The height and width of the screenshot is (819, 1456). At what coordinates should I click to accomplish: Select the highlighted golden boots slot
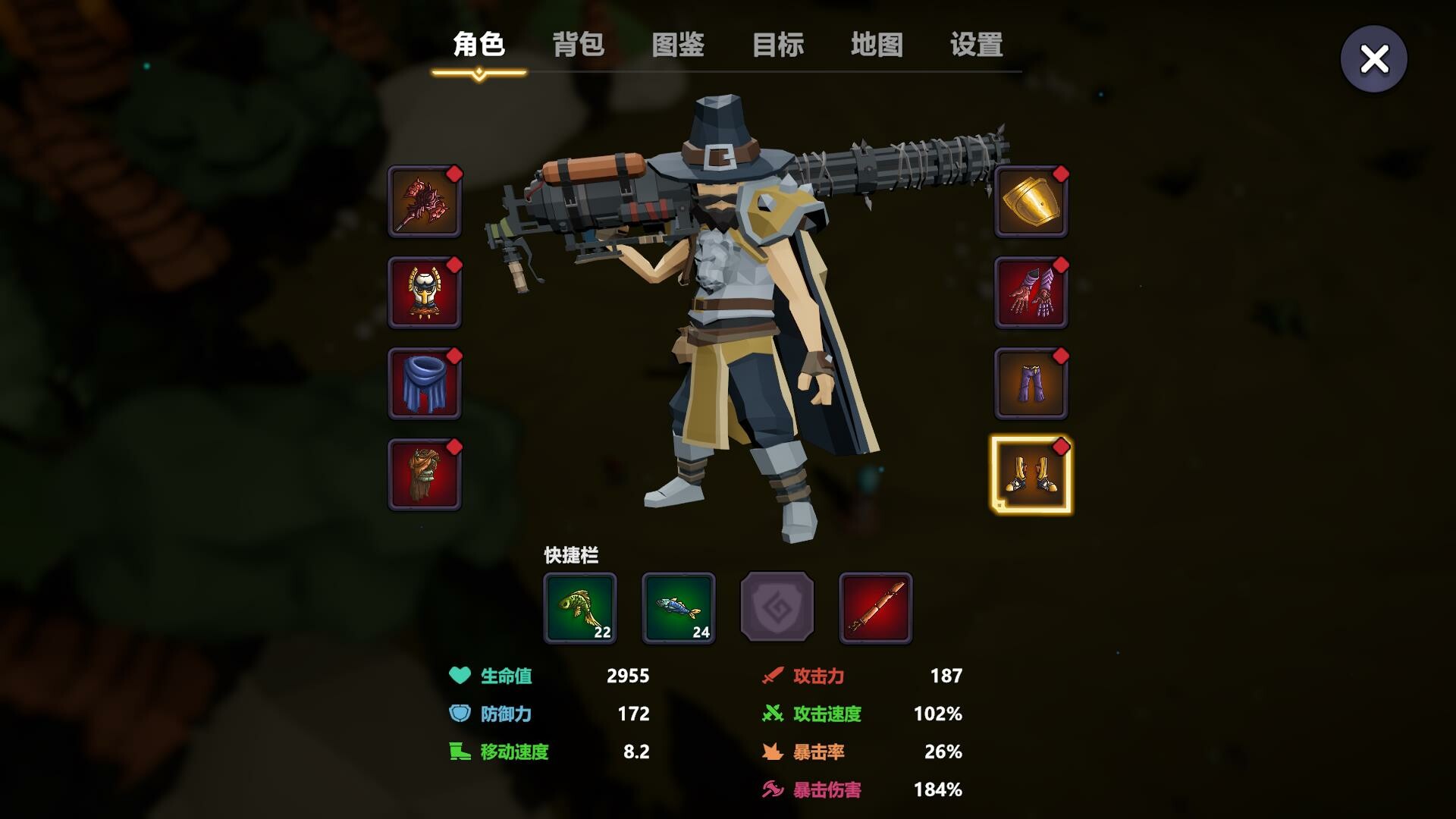[1031, 475]
